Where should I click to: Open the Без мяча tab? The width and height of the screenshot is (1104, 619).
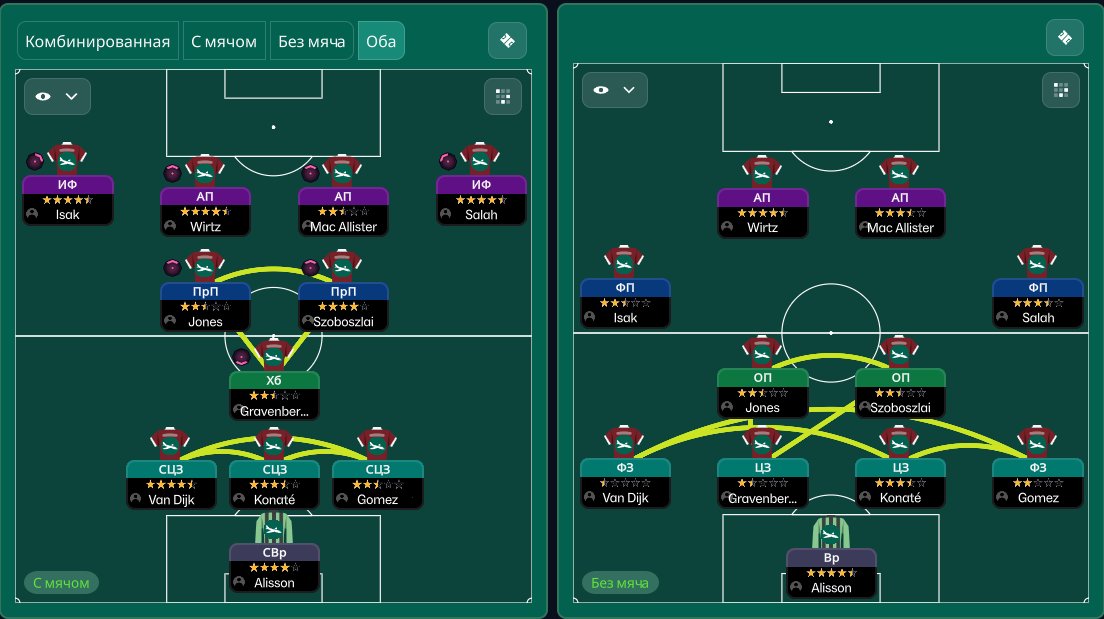[x=311, y=41]
